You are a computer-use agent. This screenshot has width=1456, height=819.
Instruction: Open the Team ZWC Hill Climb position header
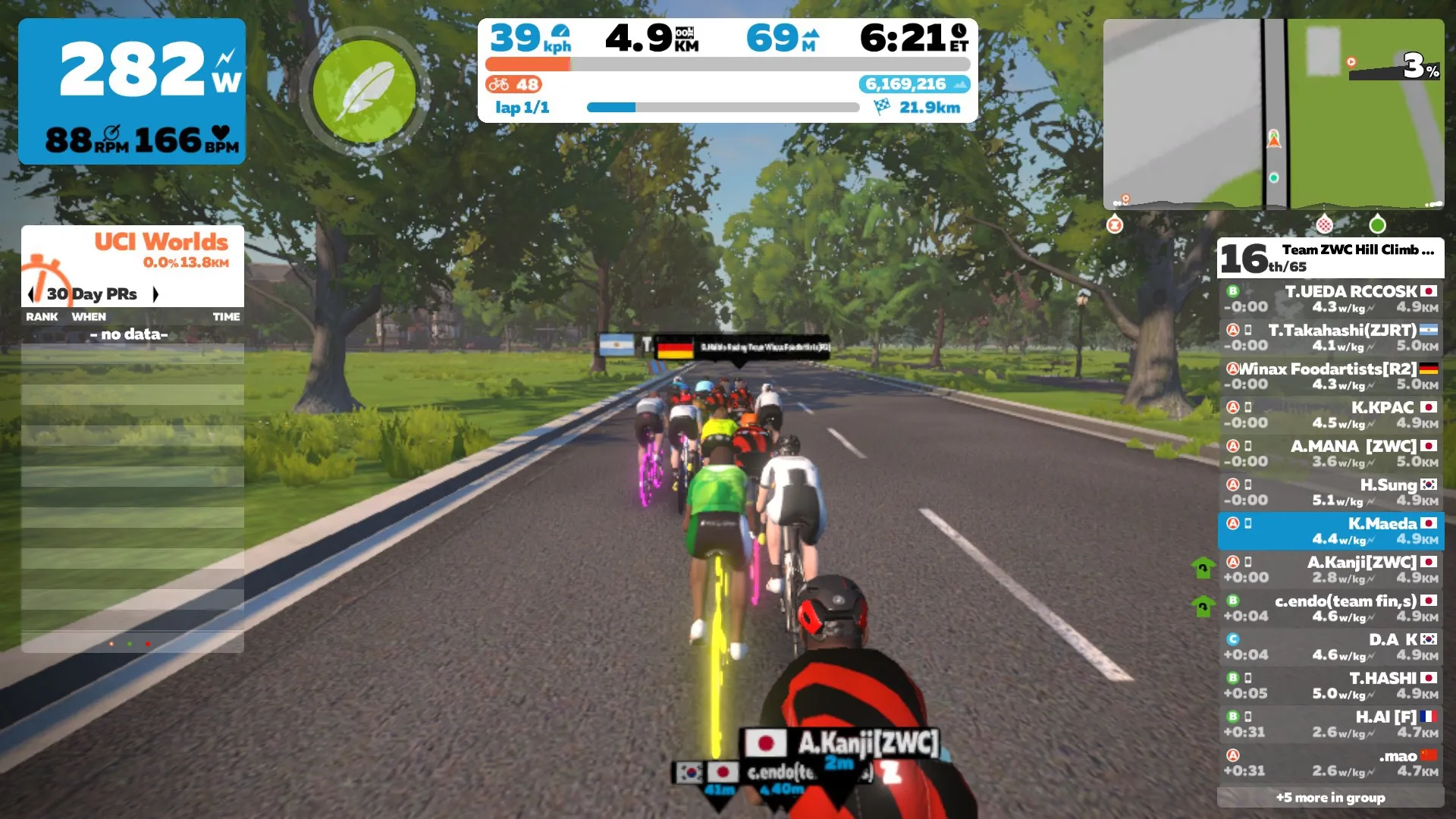coord(1331,258)
